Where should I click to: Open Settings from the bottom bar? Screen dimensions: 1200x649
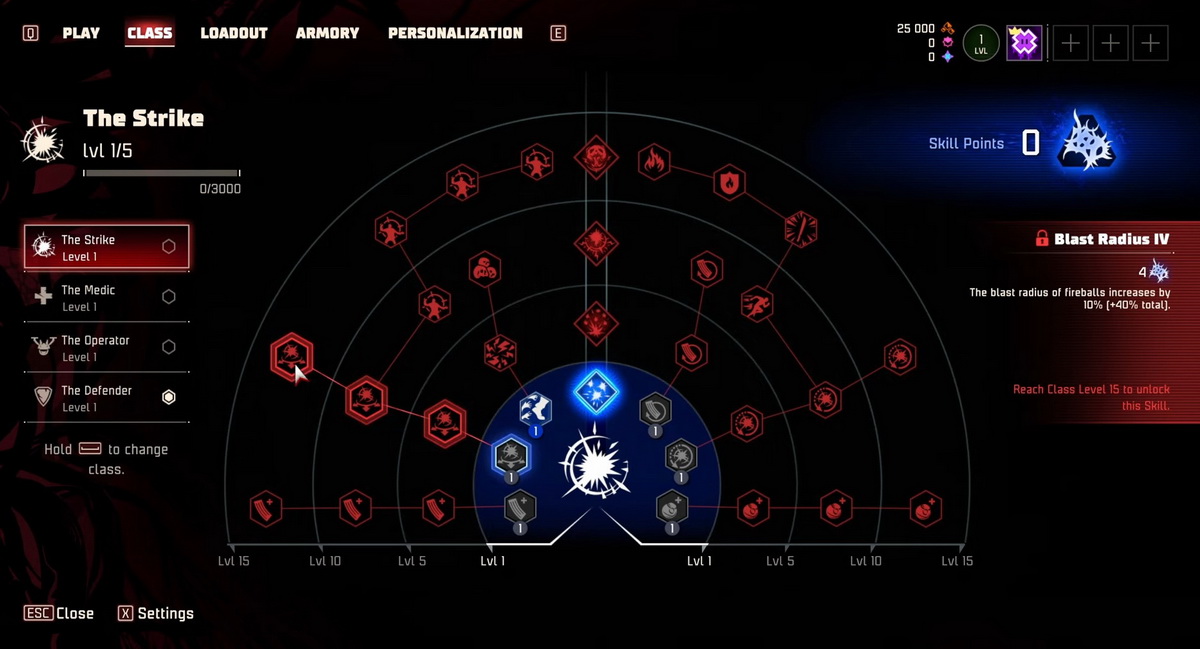[156, 613]
